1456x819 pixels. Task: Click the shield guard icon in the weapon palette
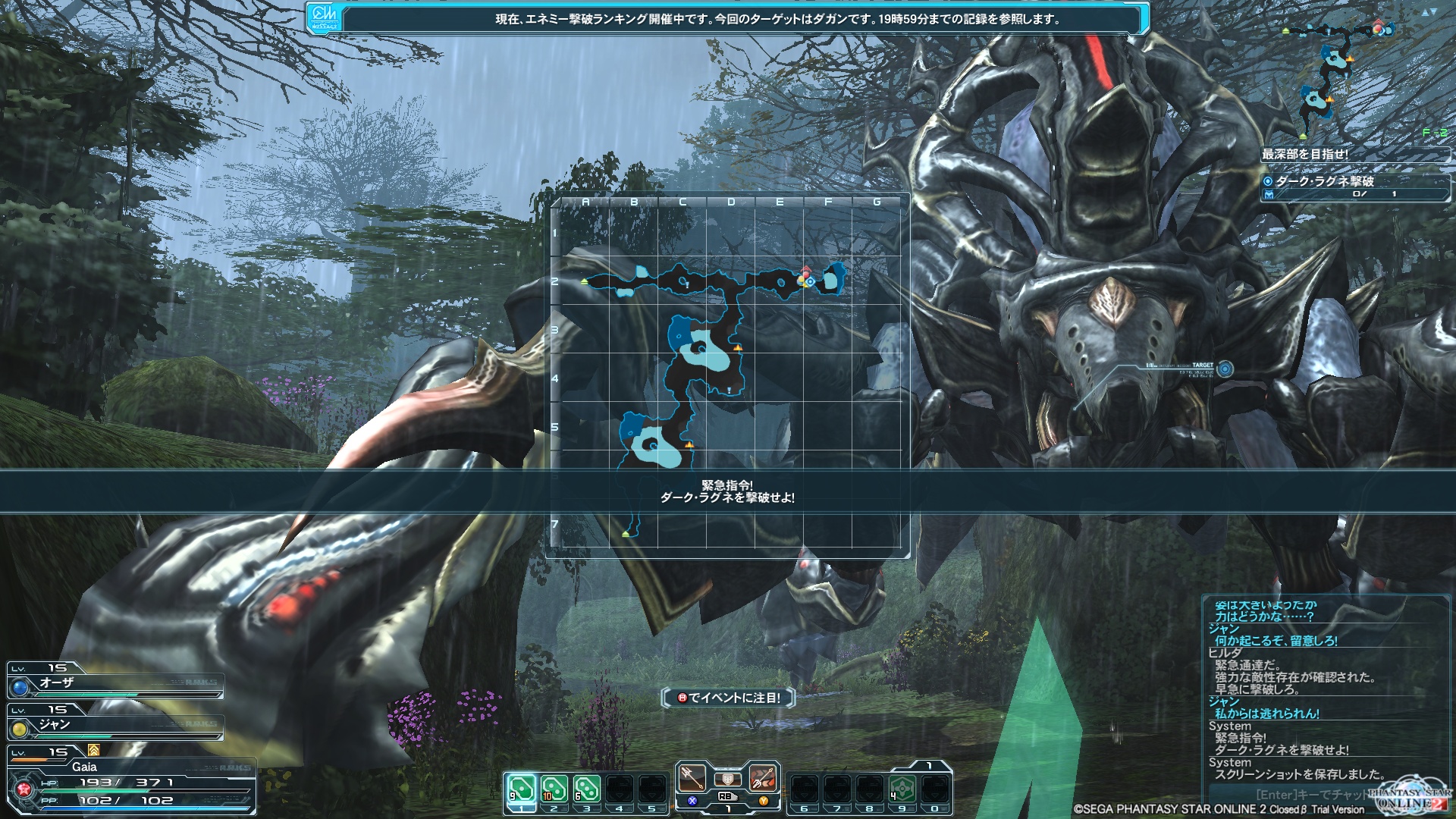pos(727,779)
